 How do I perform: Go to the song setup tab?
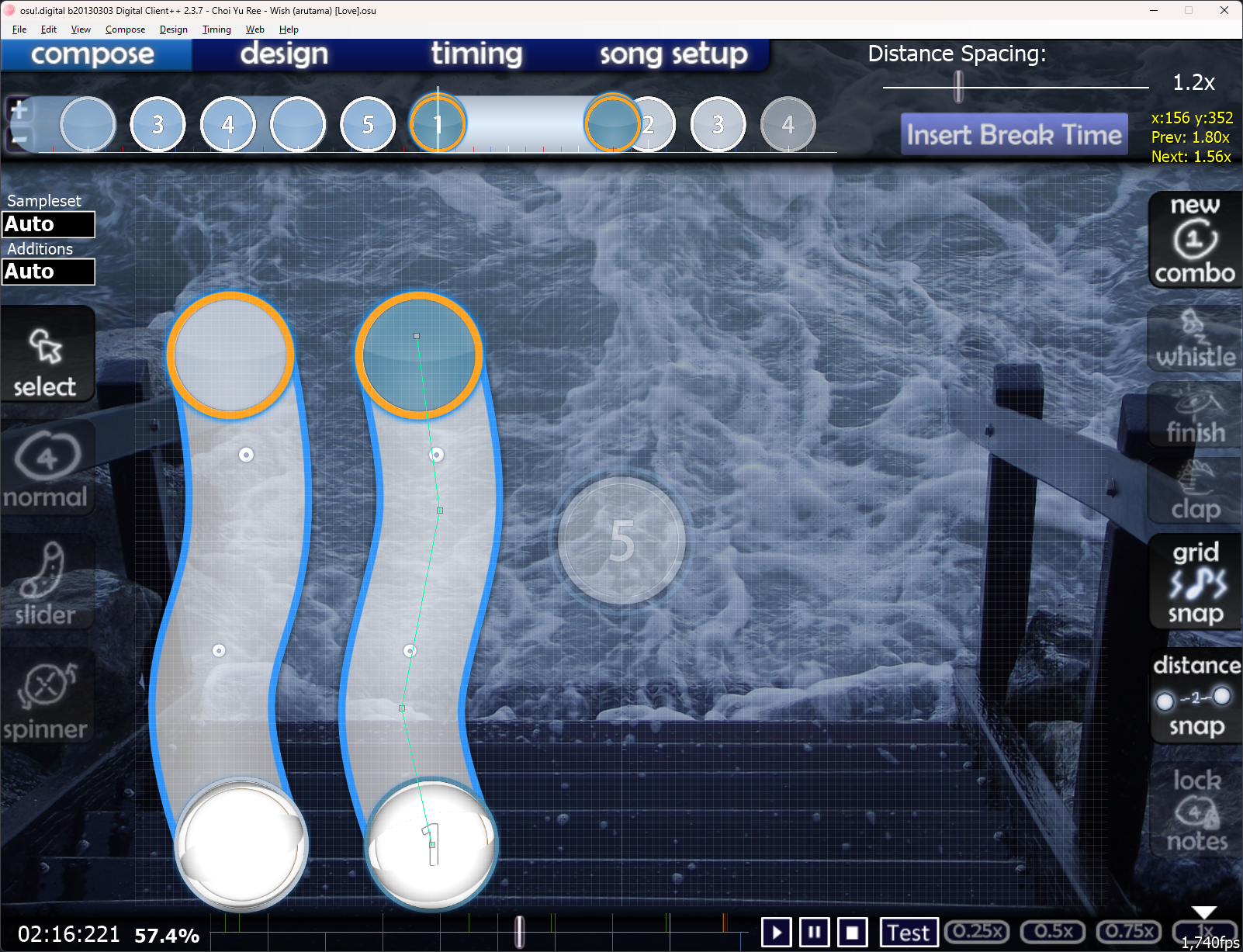point(673,54)
